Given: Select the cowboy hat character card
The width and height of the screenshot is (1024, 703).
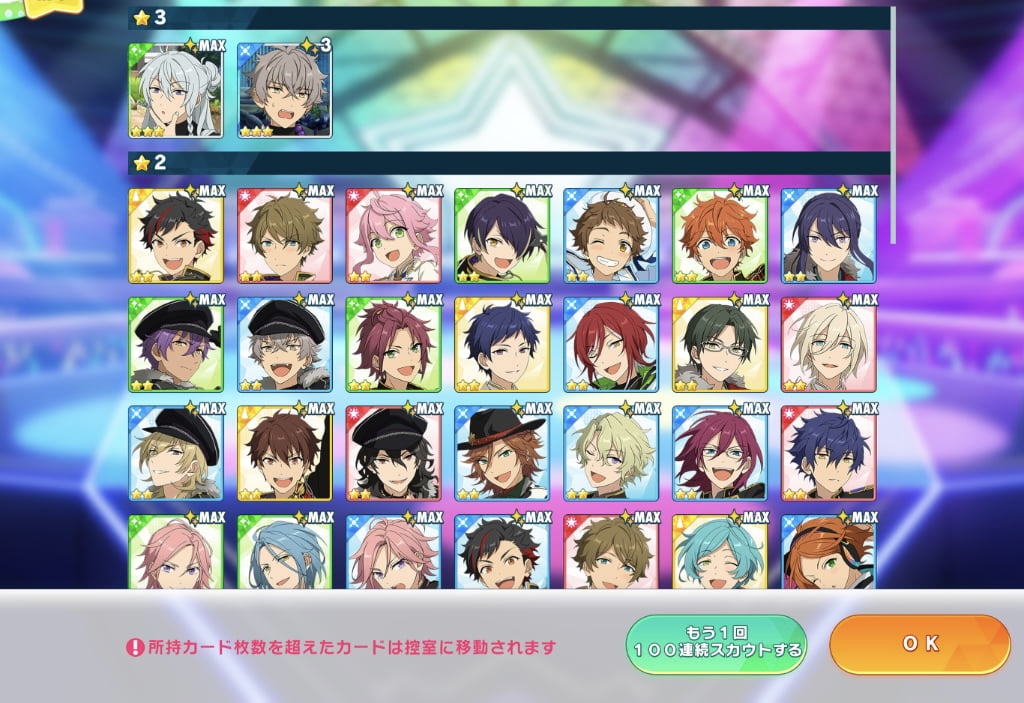Looking at the screenshot, I should [502, 453].
